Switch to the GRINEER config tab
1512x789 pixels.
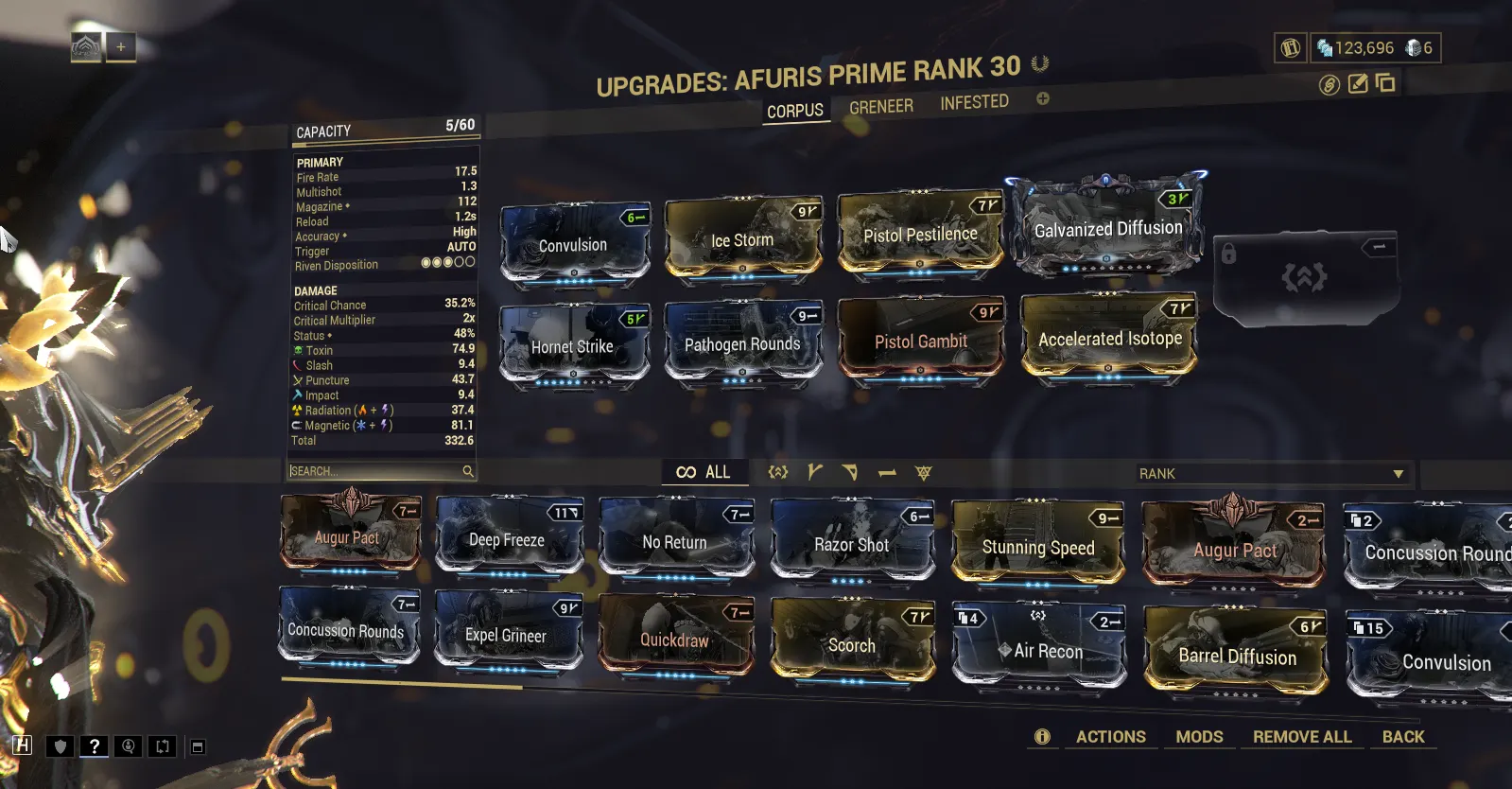880,107
